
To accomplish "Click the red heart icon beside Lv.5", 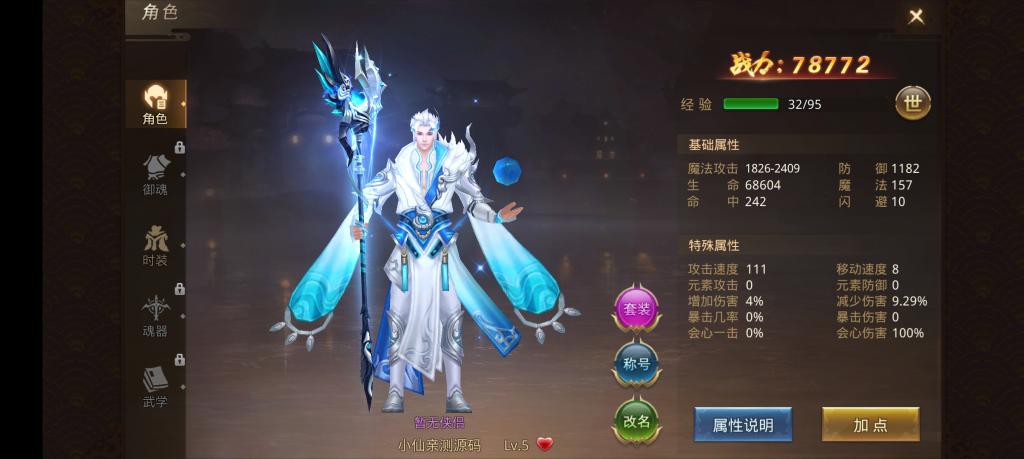I will click(x=545, y=444).
